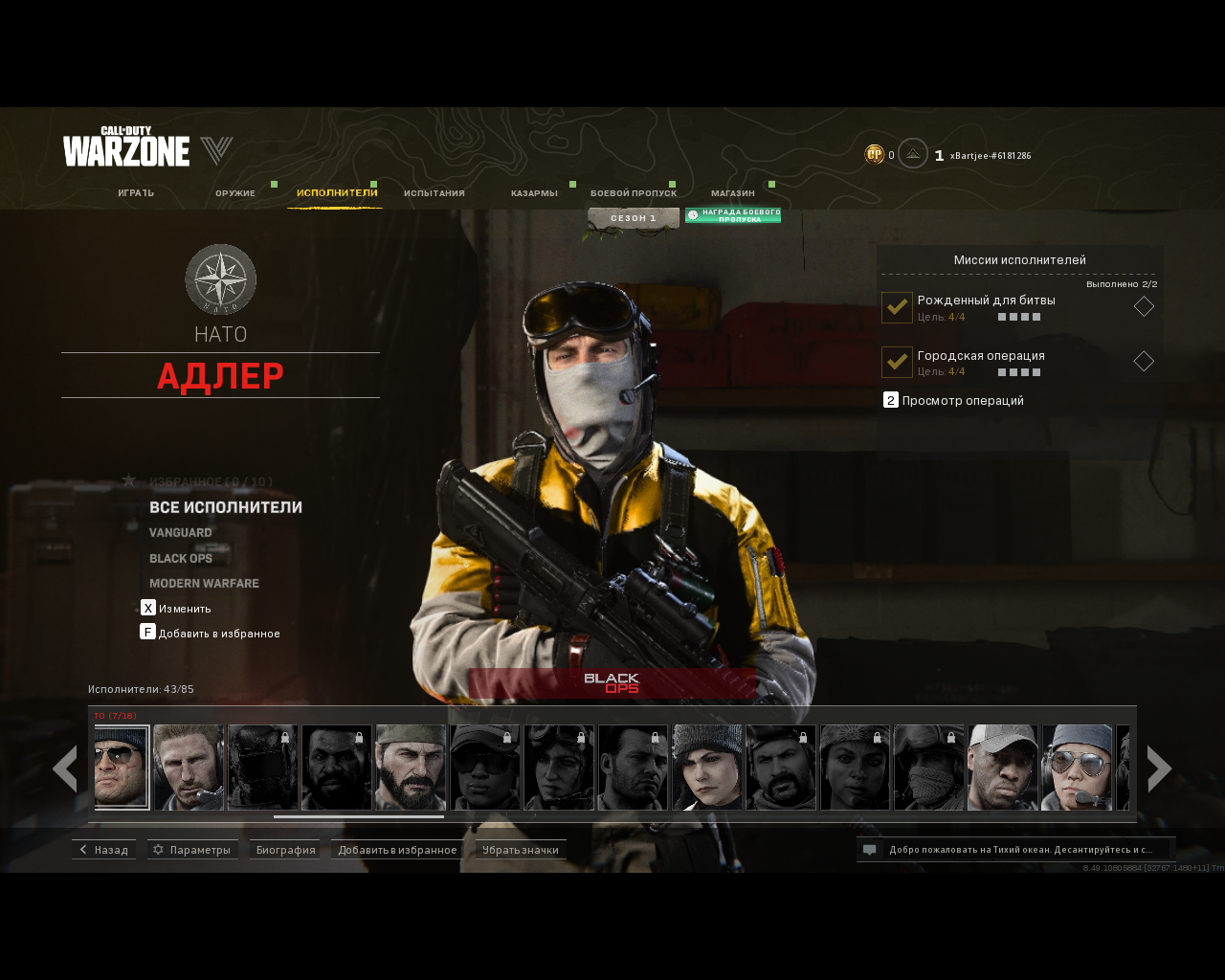Image resolution: width=1225 pixels, height=980 pixels.
Task: Click the bottom-bar Добавить в избранное button
Action: click(x=397, y=850)
